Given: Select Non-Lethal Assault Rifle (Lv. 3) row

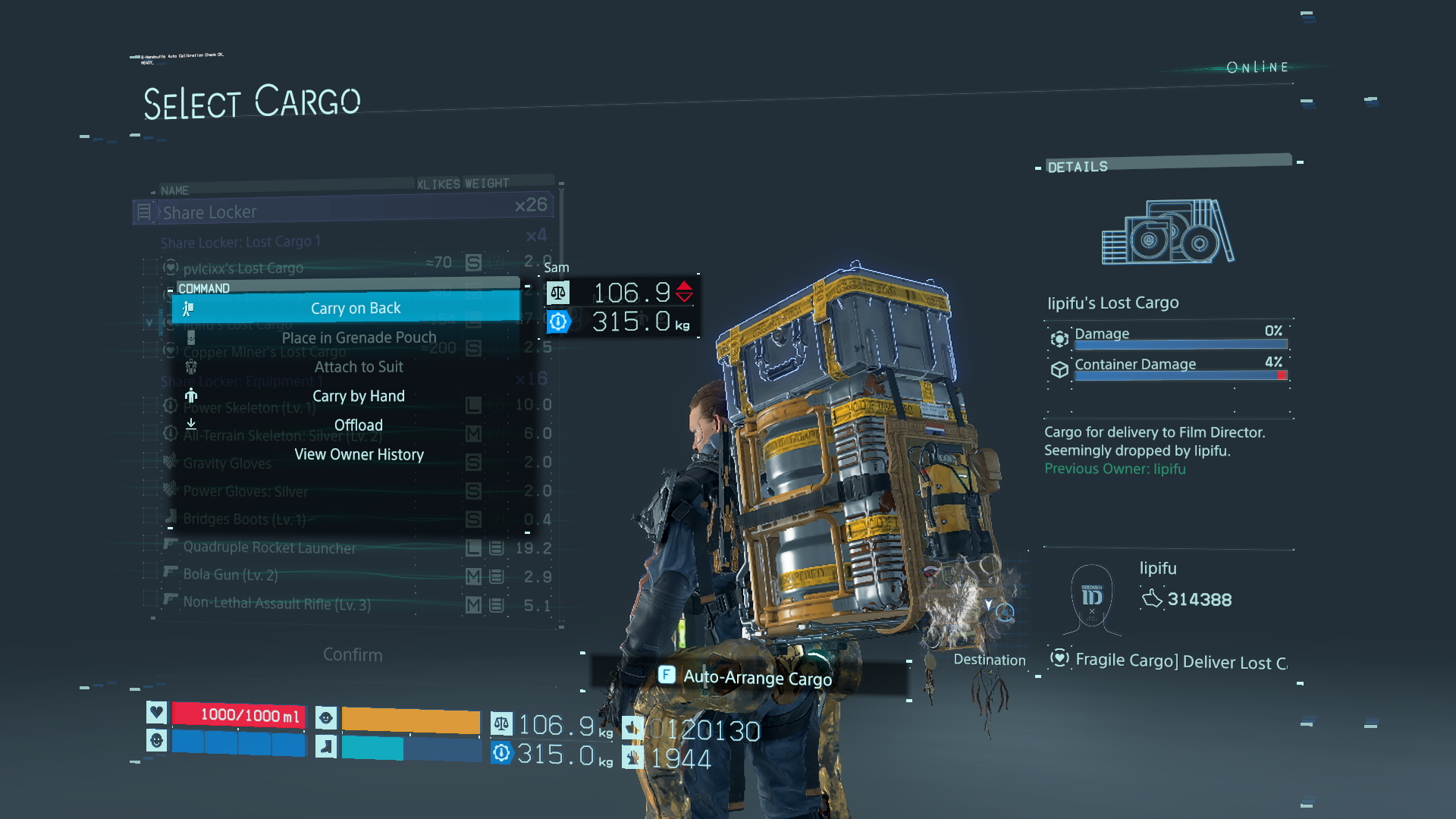Looking at the screenshot, I should tap(277, 604).
